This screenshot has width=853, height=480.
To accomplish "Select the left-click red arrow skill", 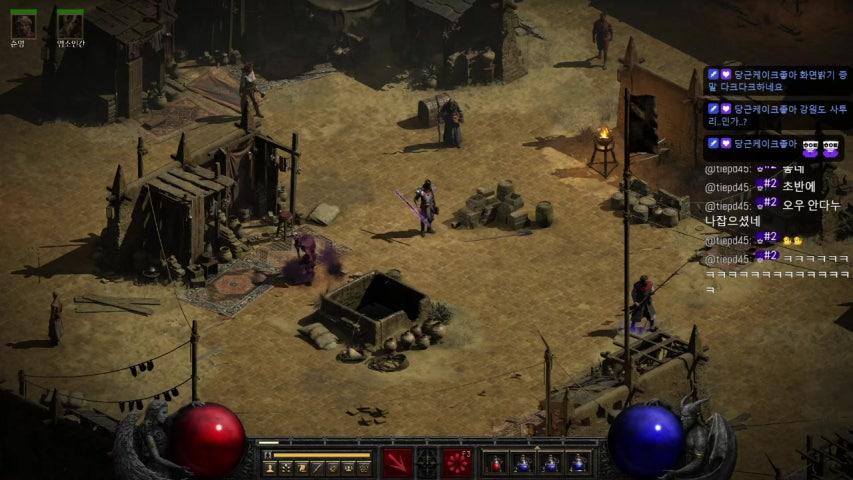I will point(397,462).
